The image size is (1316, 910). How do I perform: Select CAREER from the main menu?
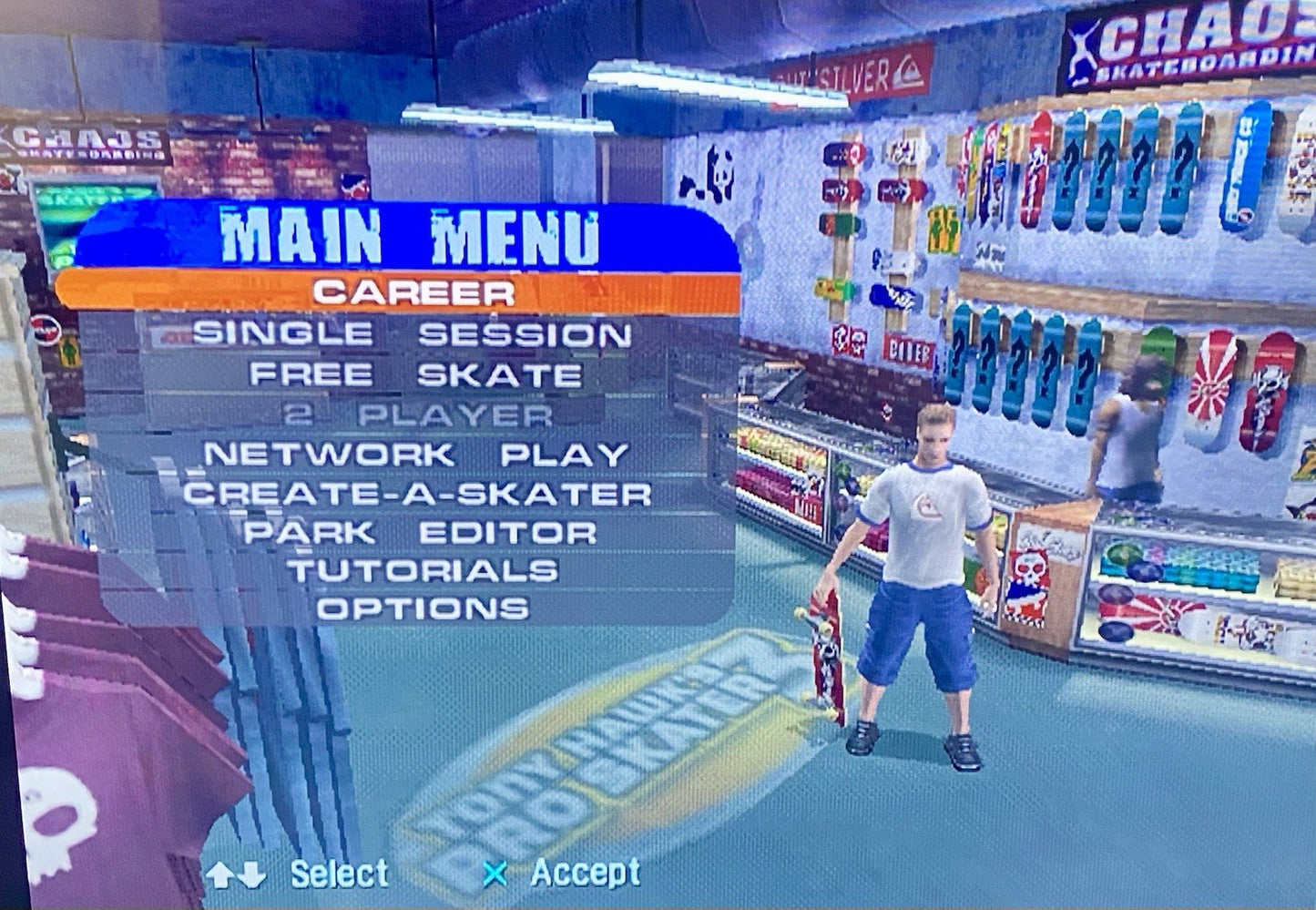tap(419, 291)
